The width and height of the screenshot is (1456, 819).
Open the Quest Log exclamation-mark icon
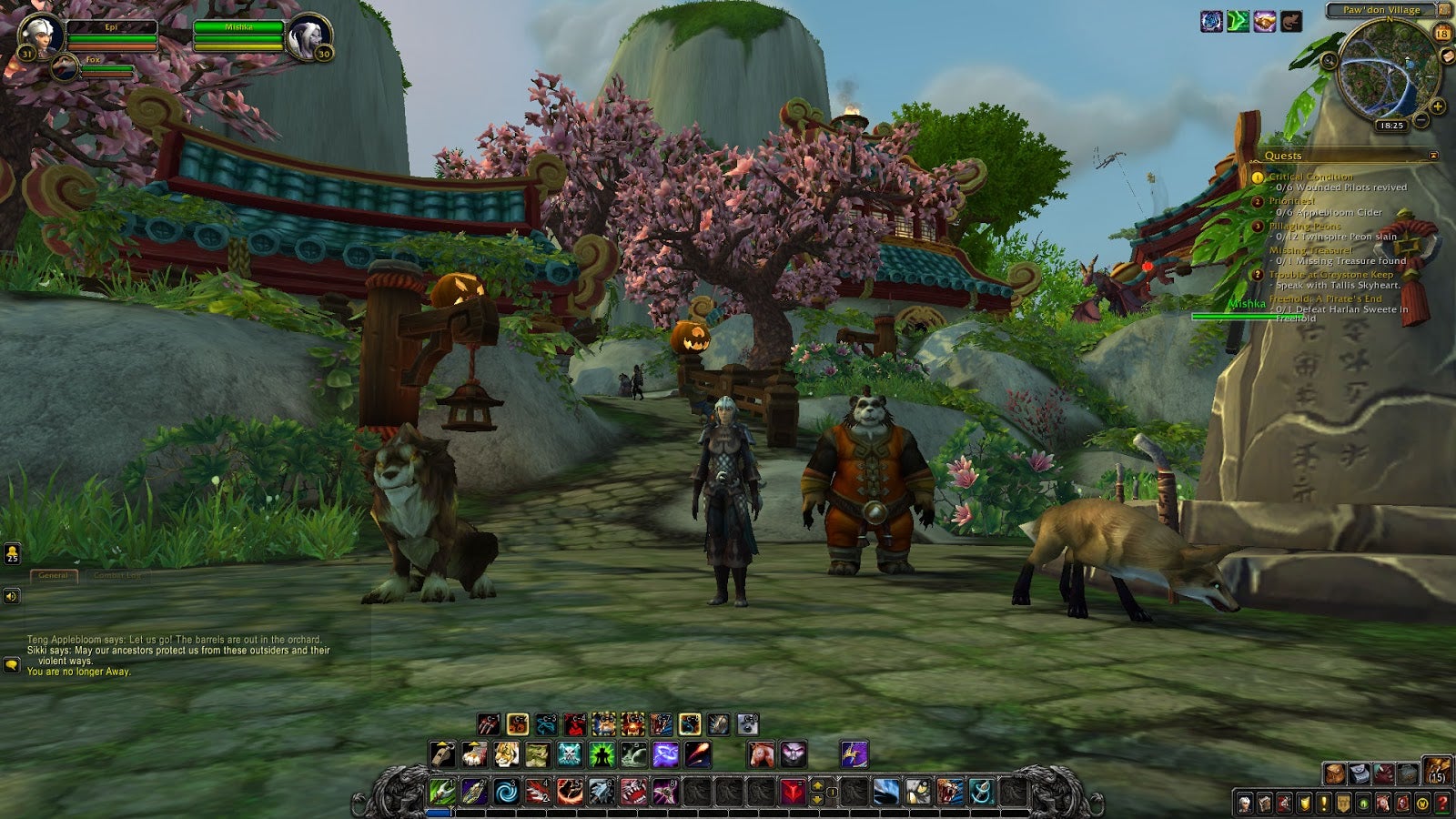pos(1324,804)
